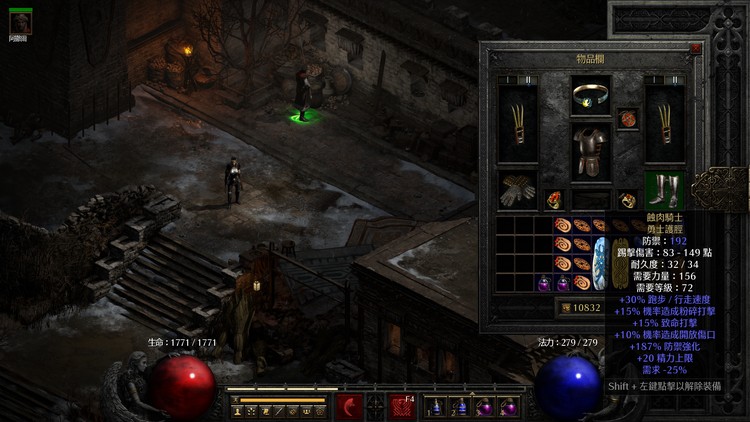The image size is (750, 422).
Task: Open the character screen from the mini menu
Action: pyautogui.click(x=237, y=410)
